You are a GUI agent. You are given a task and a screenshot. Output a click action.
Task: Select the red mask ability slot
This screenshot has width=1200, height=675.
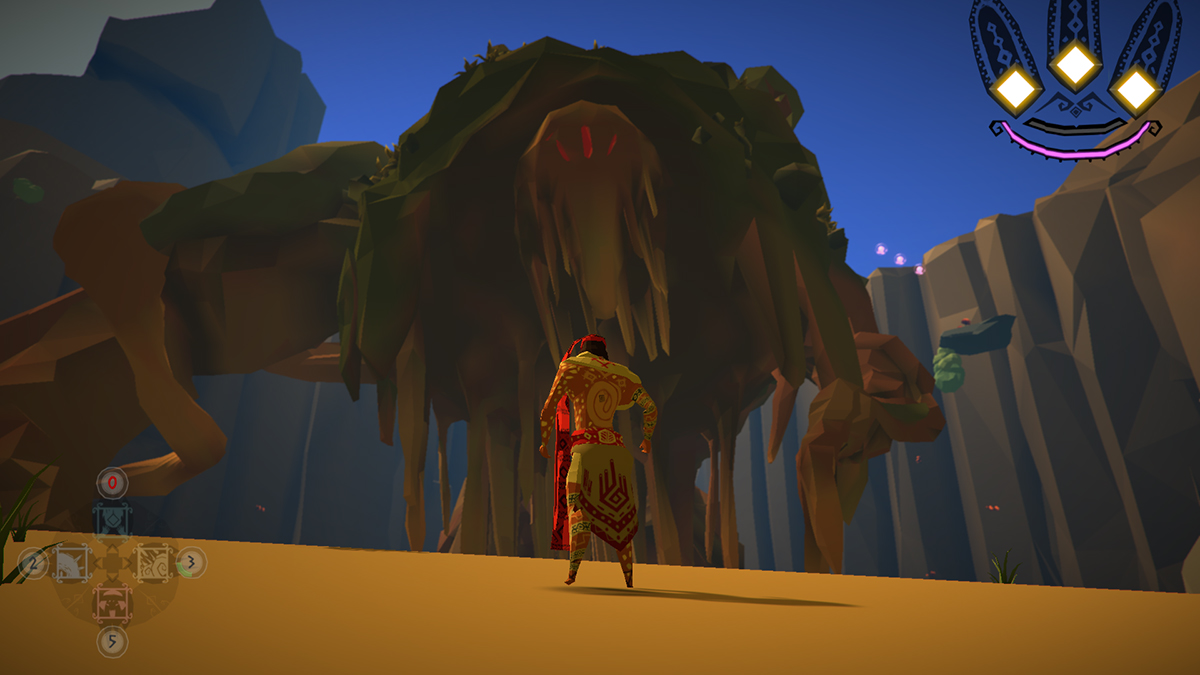point(113,603)
